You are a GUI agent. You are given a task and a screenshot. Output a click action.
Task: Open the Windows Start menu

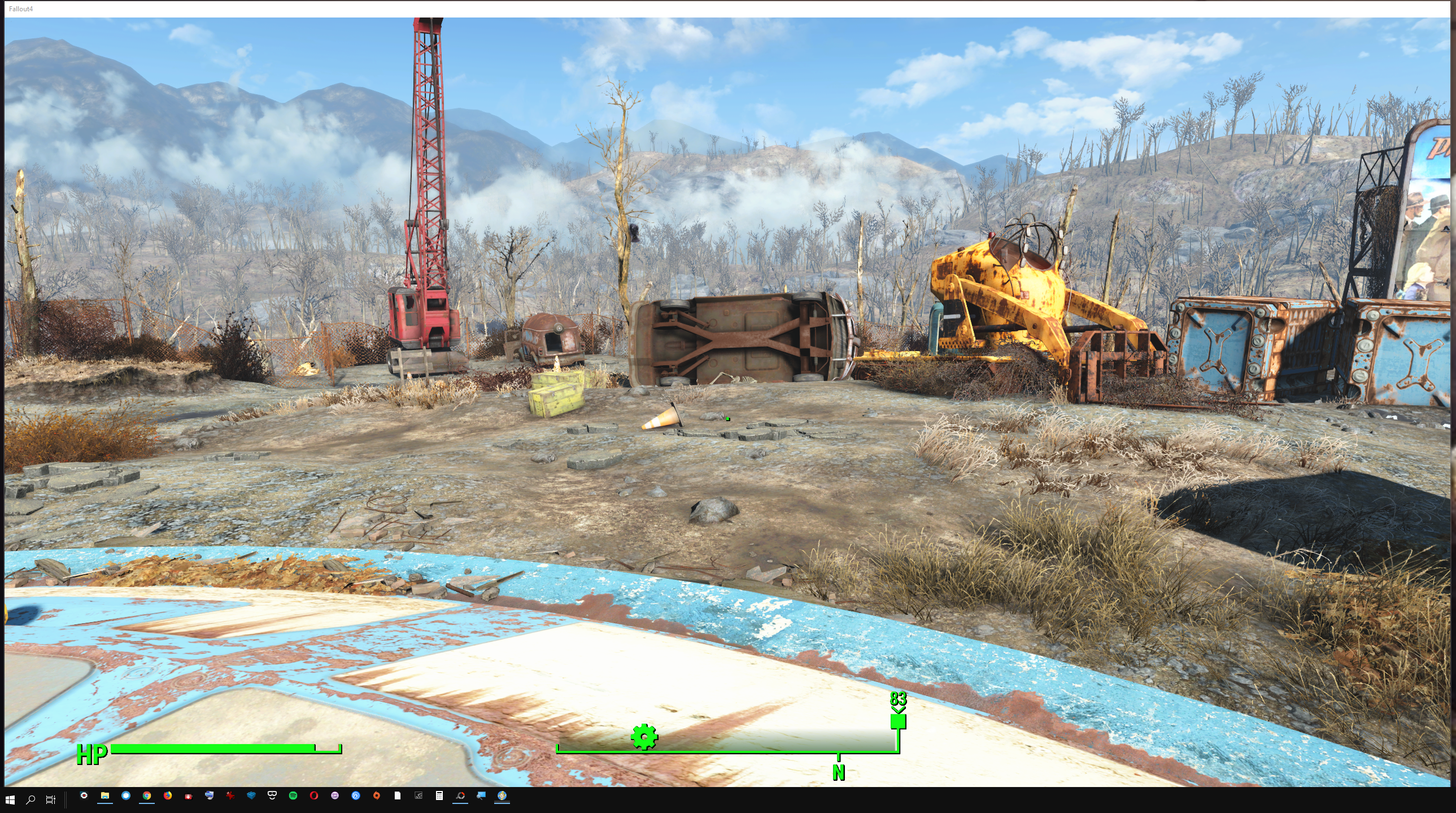10,799
